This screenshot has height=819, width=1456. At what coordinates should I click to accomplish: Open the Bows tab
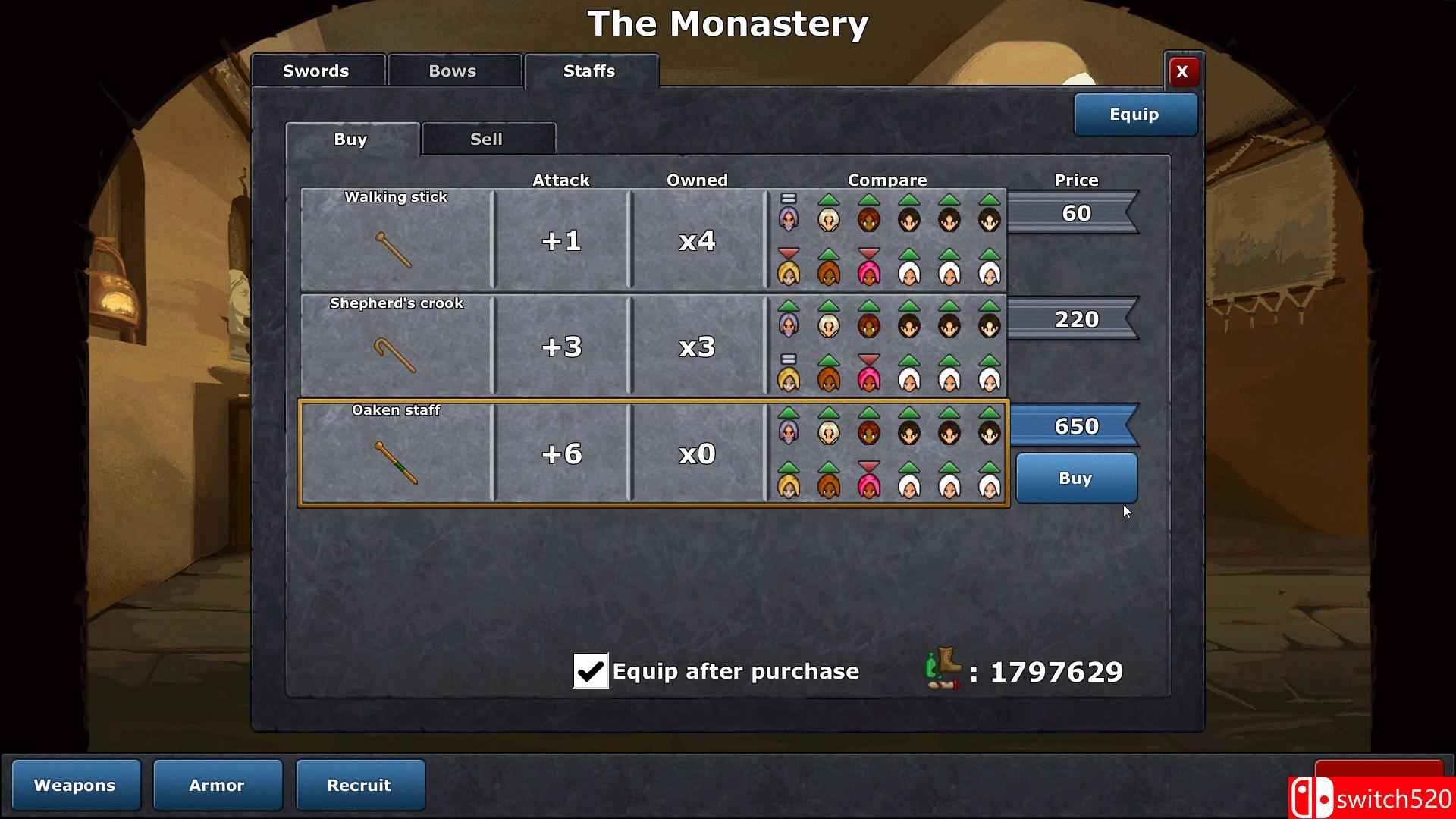[453, 71]
